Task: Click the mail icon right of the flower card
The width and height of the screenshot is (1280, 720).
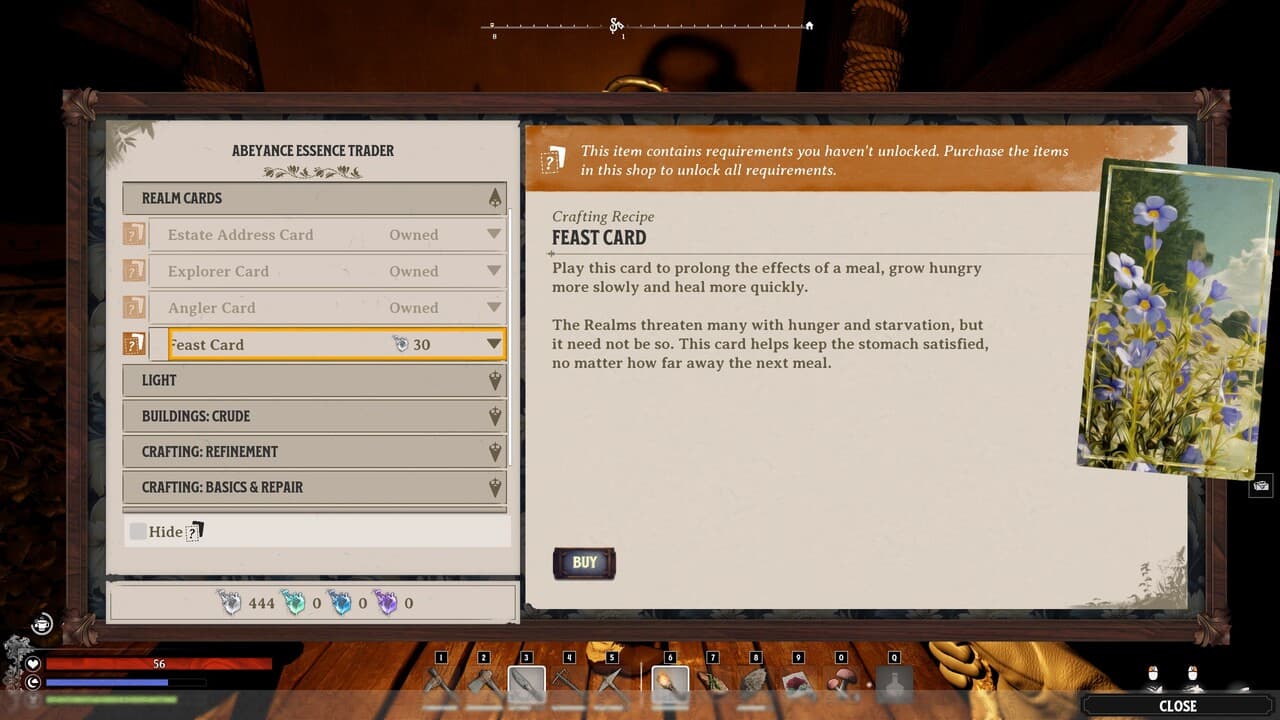Action: (1262, 484)
